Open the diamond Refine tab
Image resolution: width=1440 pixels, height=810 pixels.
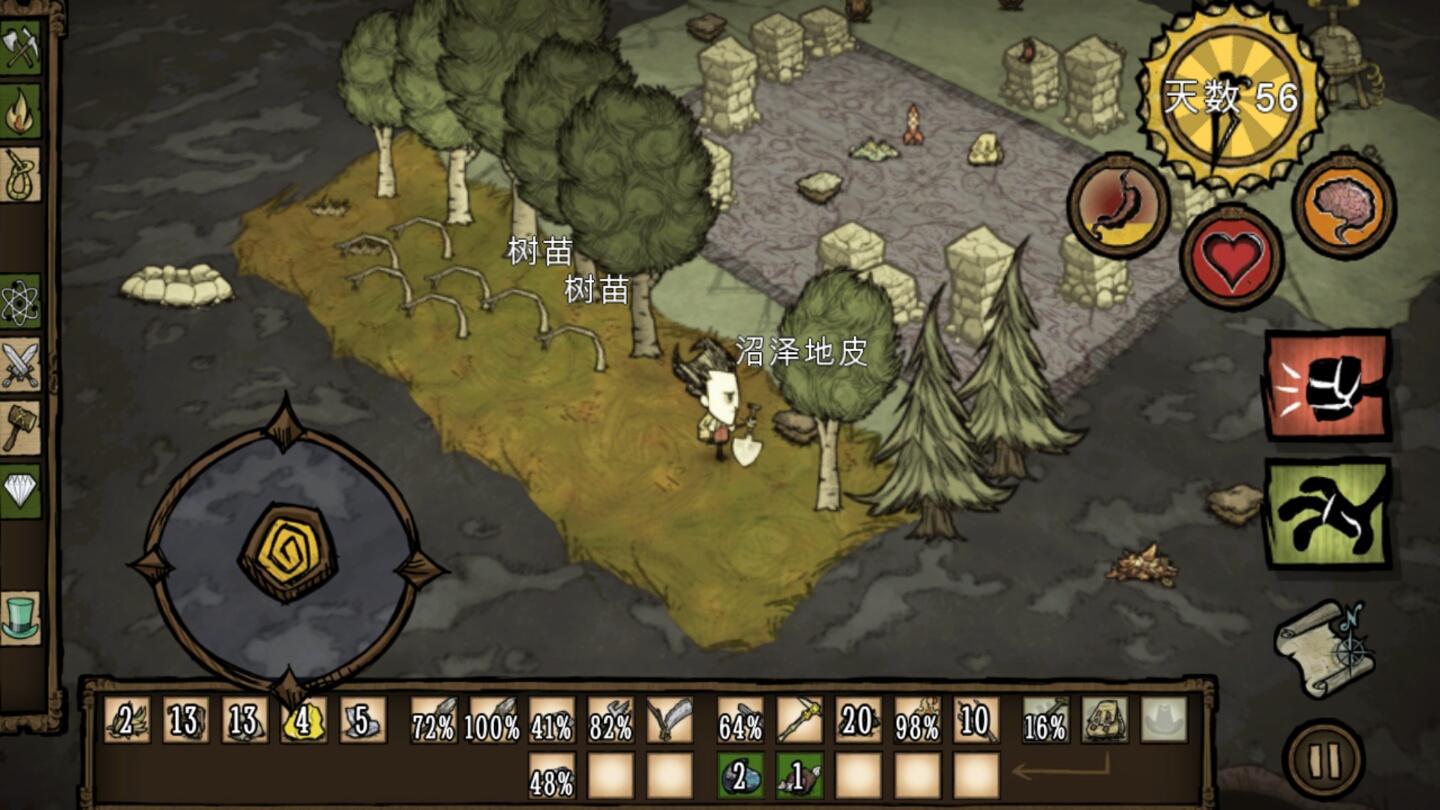pos(20,491)
